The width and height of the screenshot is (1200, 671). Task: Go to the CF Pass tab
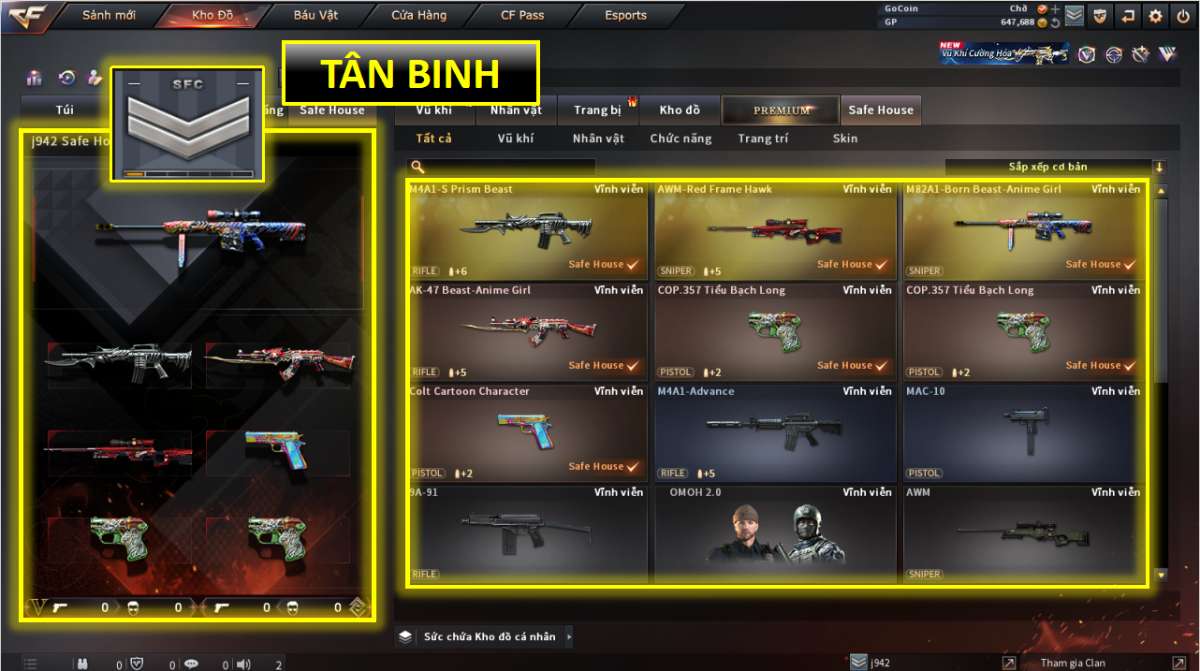click(x=523, y=16)
